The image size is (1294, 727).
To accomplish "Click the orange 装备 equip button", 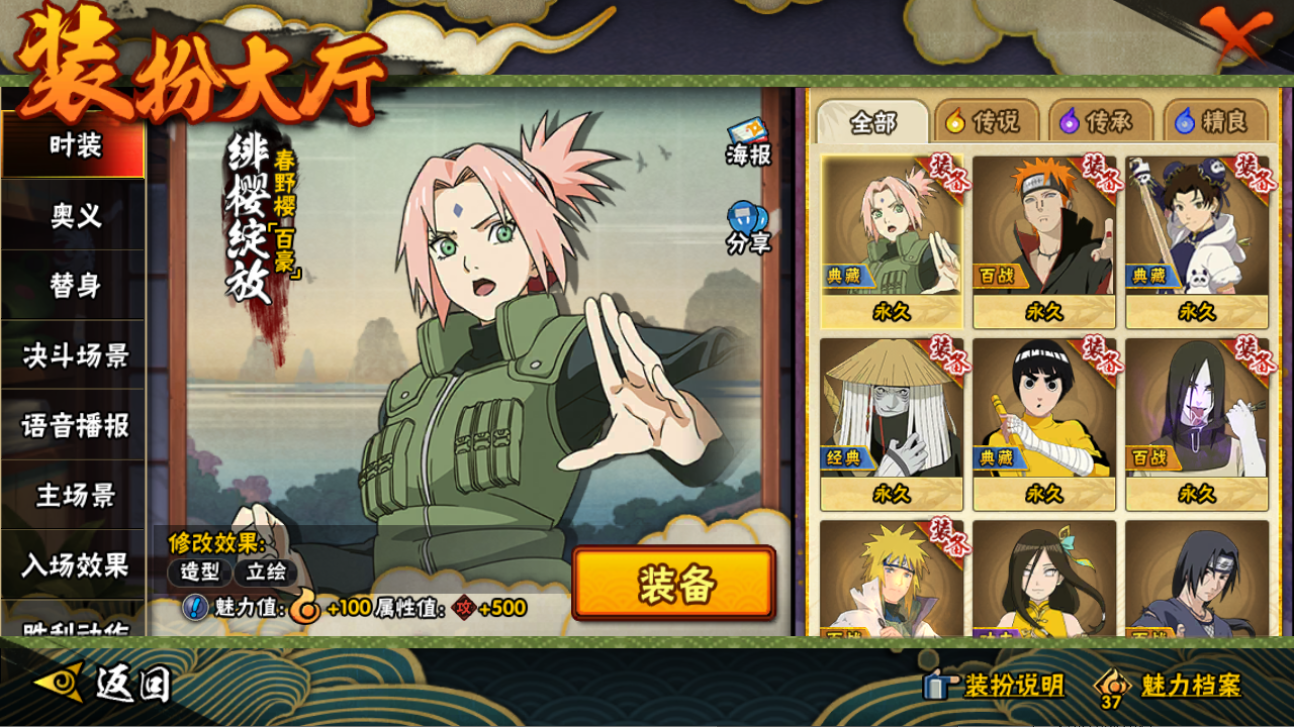I will click(674, 584).
